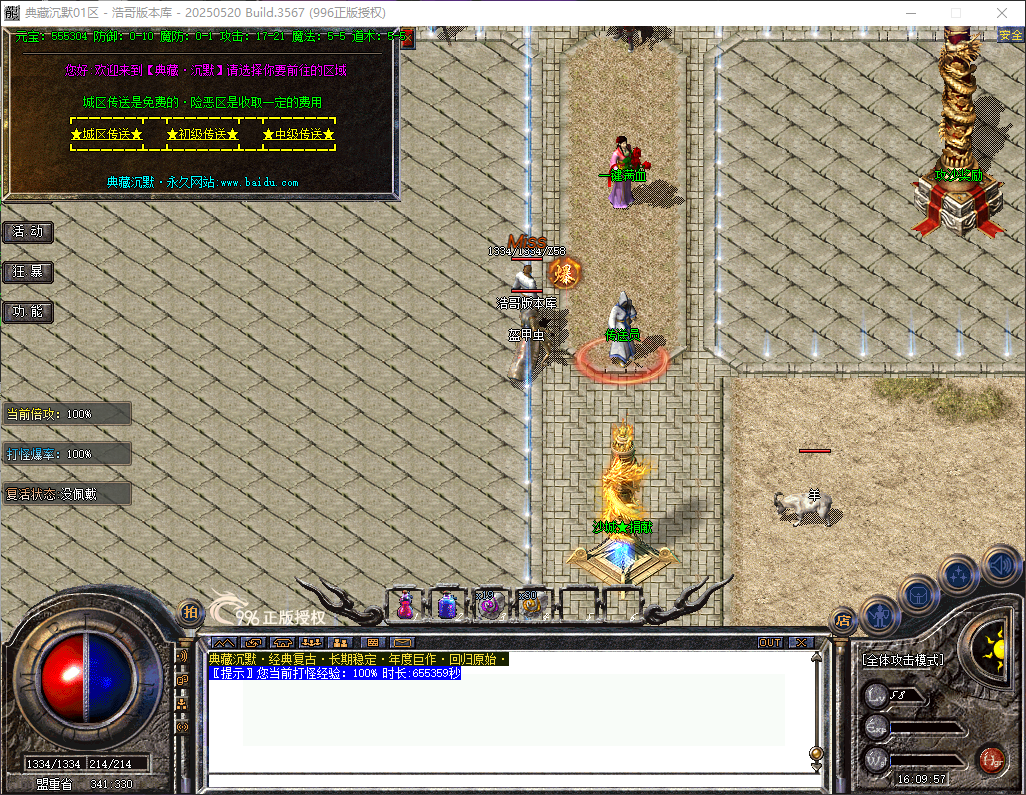Use the blue potion in the hotbar

point(447,605)
